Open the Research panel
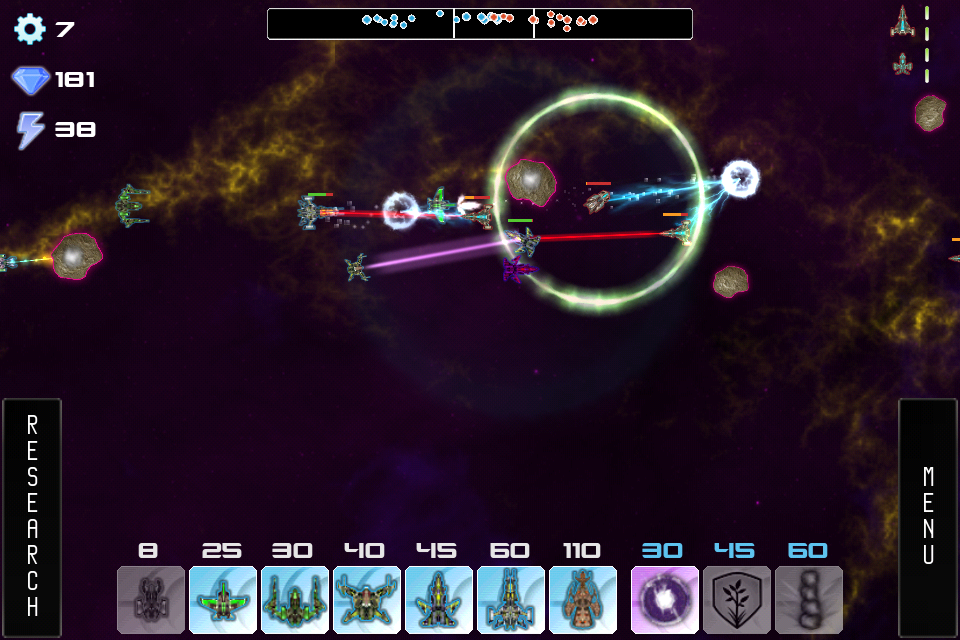The width and height of the screenshot is (960, 640). [x=32, y=516]
